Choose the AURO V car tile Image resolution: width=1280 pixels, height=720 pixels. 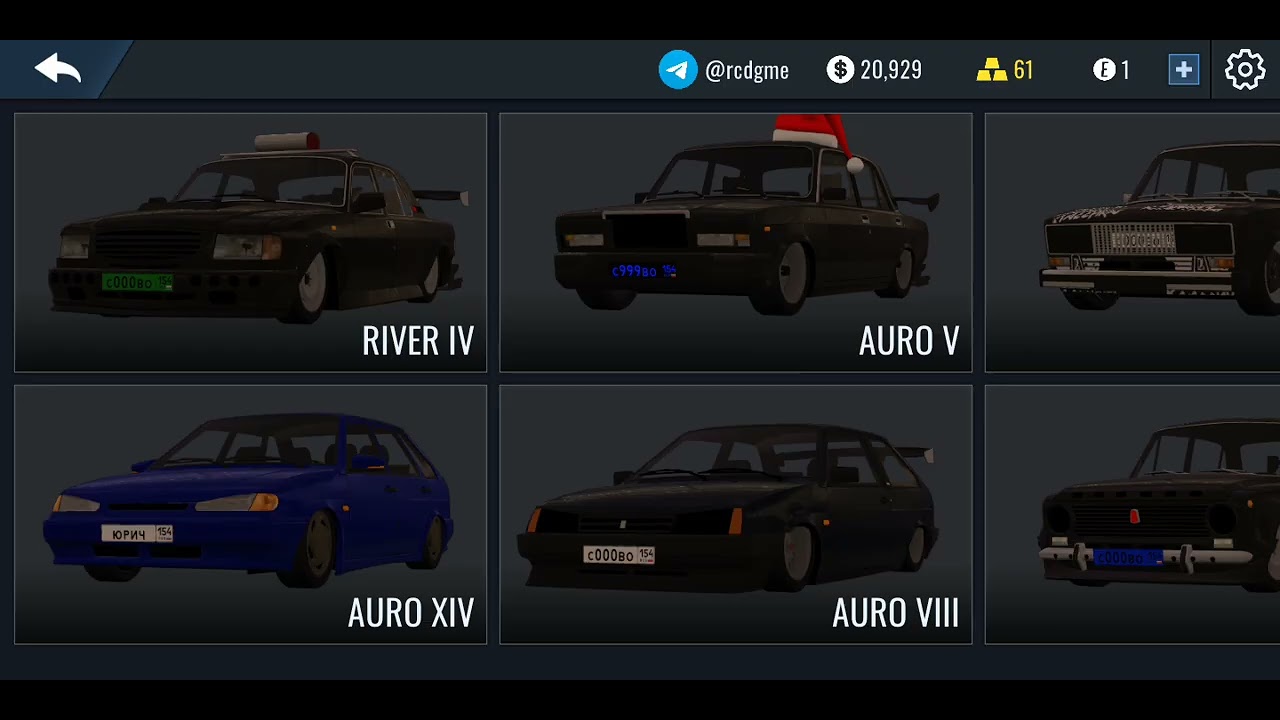click(x=735, y=242)
